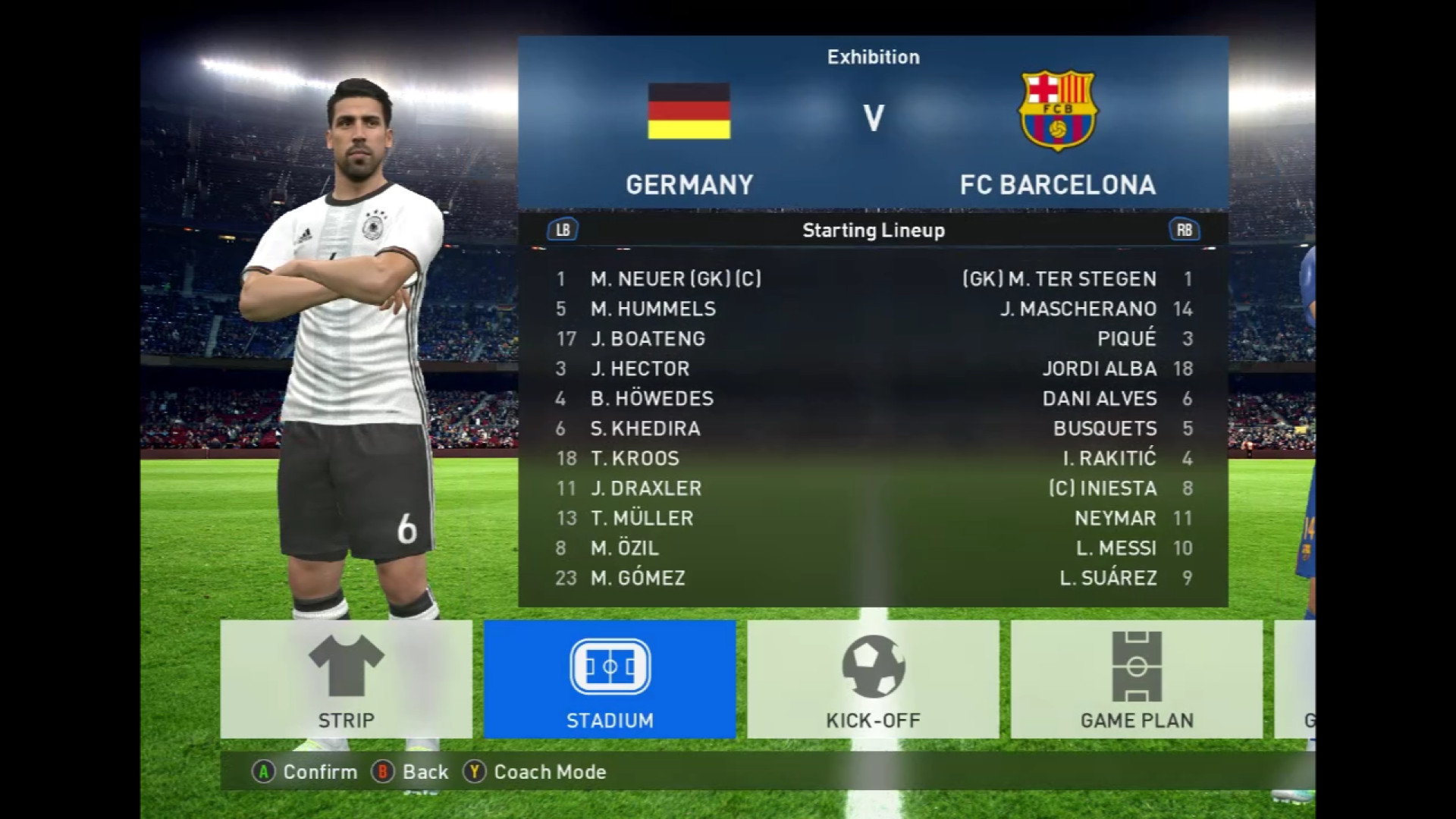Select the highlighted Stadium tile
Screen dimensions: 1456x819
point(610,679)
